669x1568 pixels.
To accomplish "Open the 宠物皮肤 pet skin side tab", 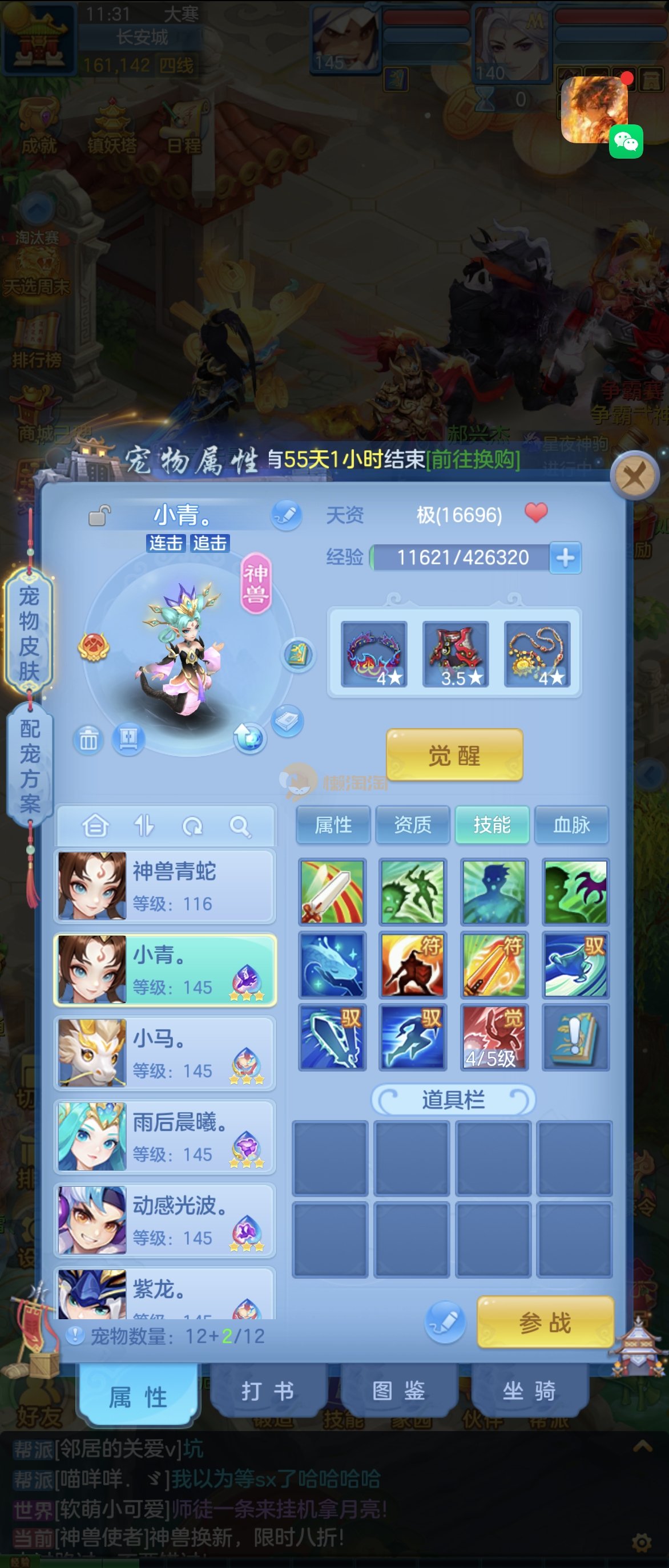I will pyautogui.click(x=29, y=633).
